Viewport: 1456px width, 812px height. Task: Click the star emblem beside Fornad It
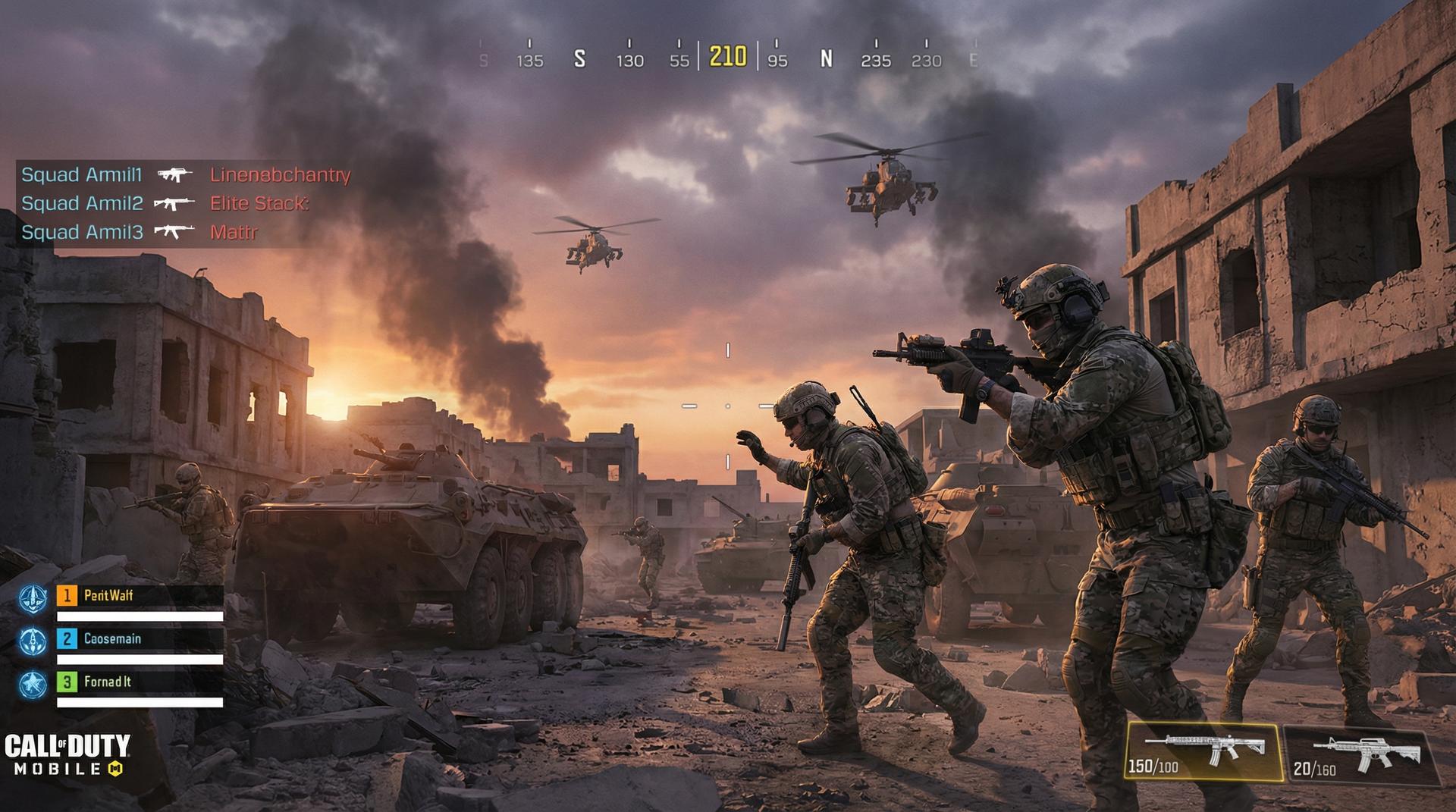[x=33, y=685]
